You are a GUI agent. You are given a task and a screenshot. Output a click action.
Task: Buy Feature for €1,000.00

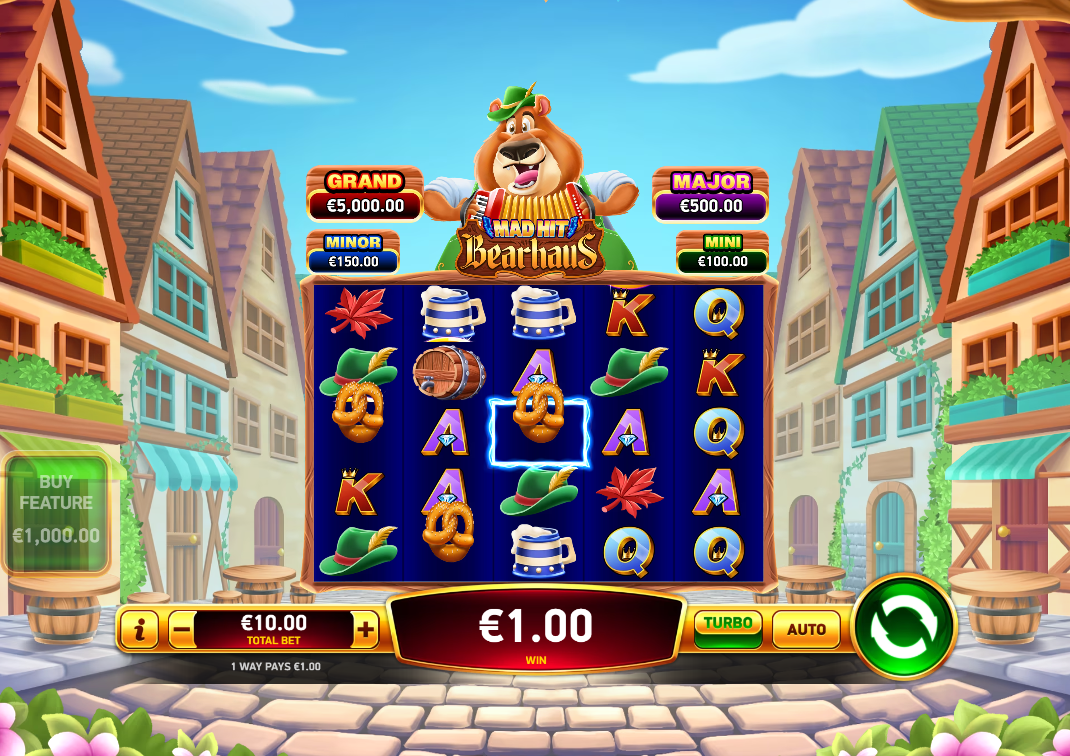[56, 514]
